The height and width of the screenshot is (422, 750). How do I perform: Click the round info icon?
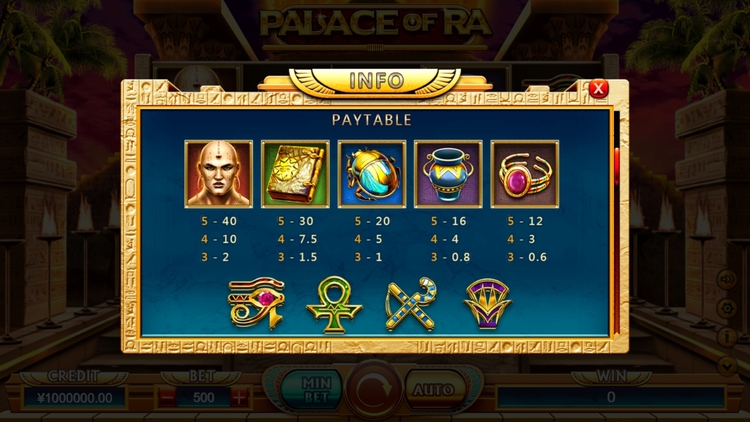(727, 337)
